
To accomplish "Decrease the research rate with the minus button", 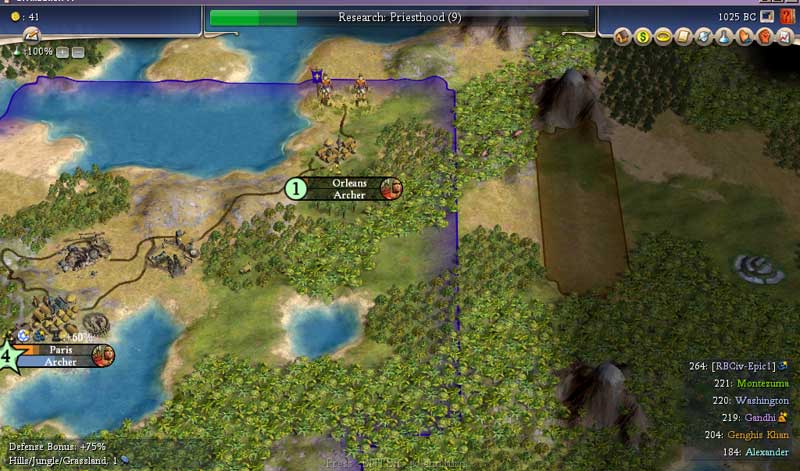I will 78,51.
